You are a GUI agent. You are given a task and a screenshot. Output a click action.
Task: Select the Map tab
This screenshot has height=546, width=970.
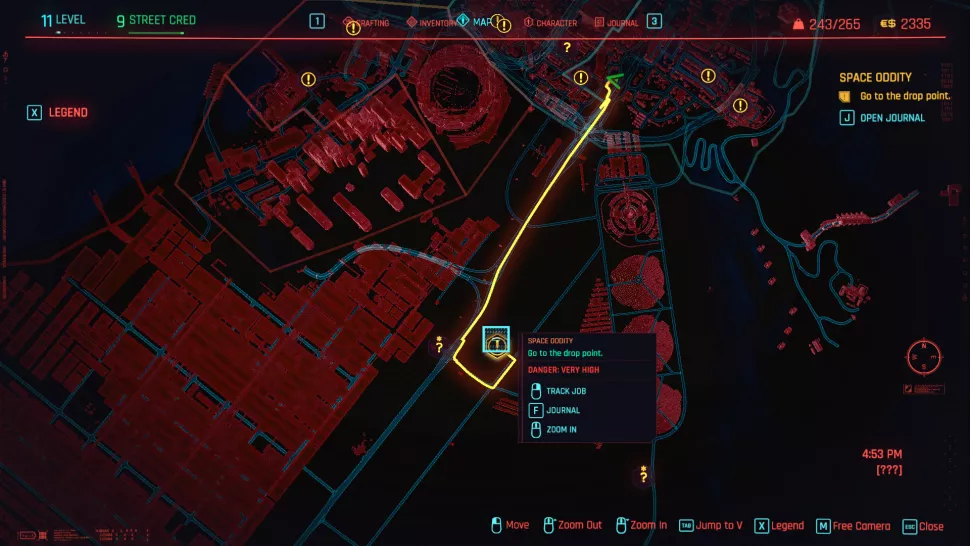click(479, 22)
